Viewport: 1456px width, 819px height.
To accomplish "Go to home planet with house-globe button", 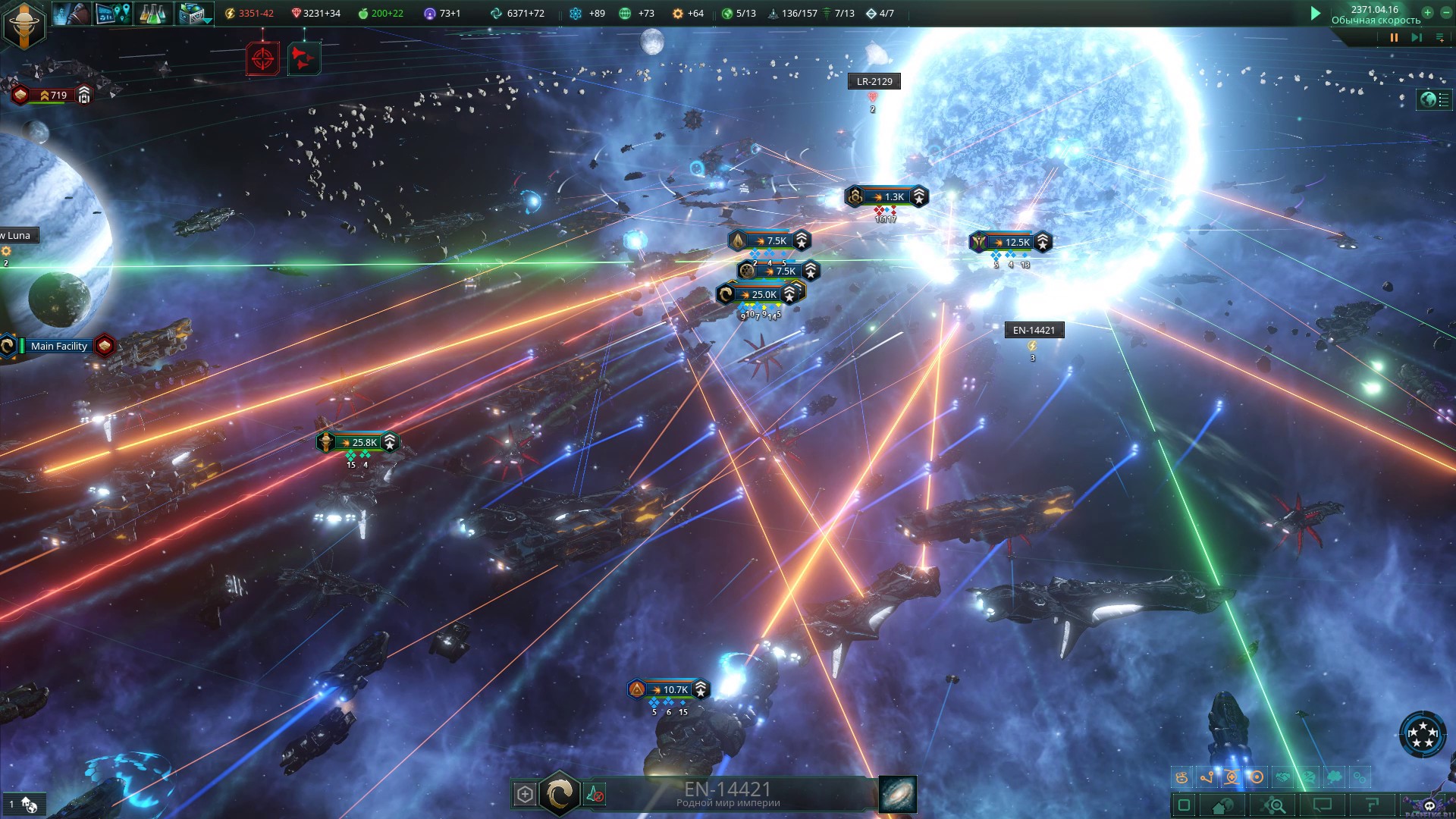I will point(1223,805).
